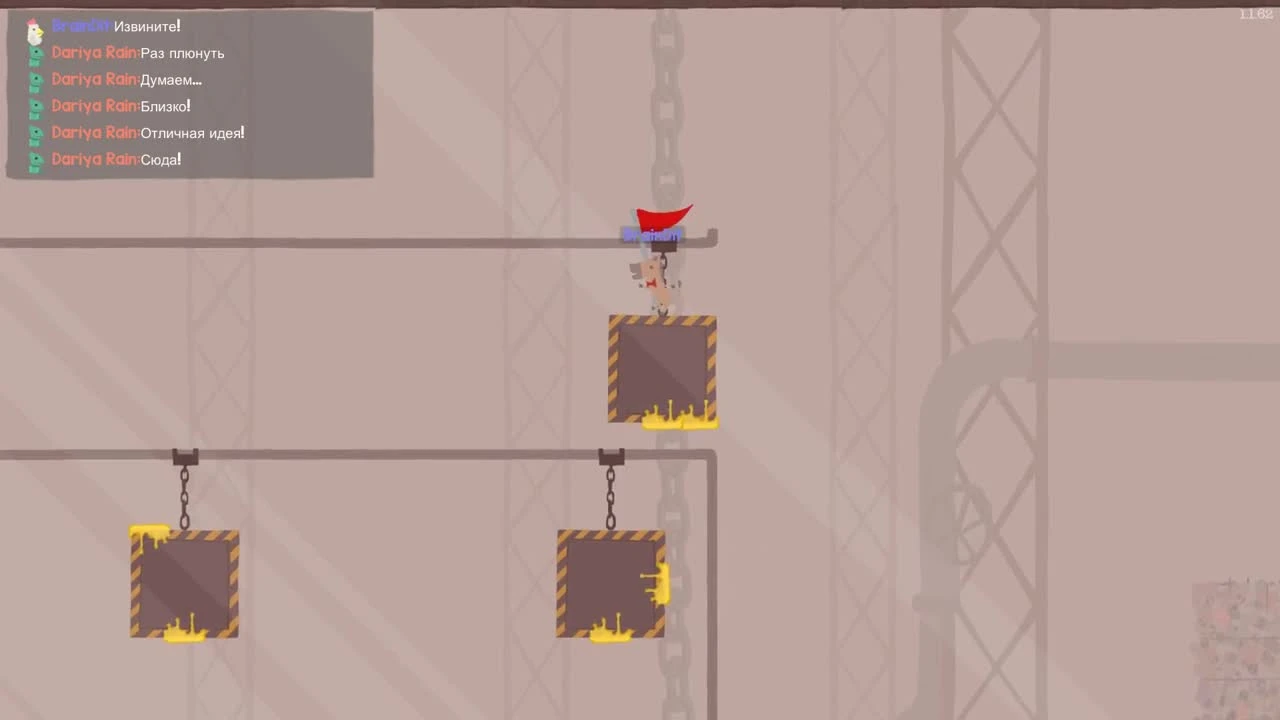Select the raccoon avatar next to «Отличная идея!»
The width and height of the screenshot is (1280, 720).
coord(35,132)
